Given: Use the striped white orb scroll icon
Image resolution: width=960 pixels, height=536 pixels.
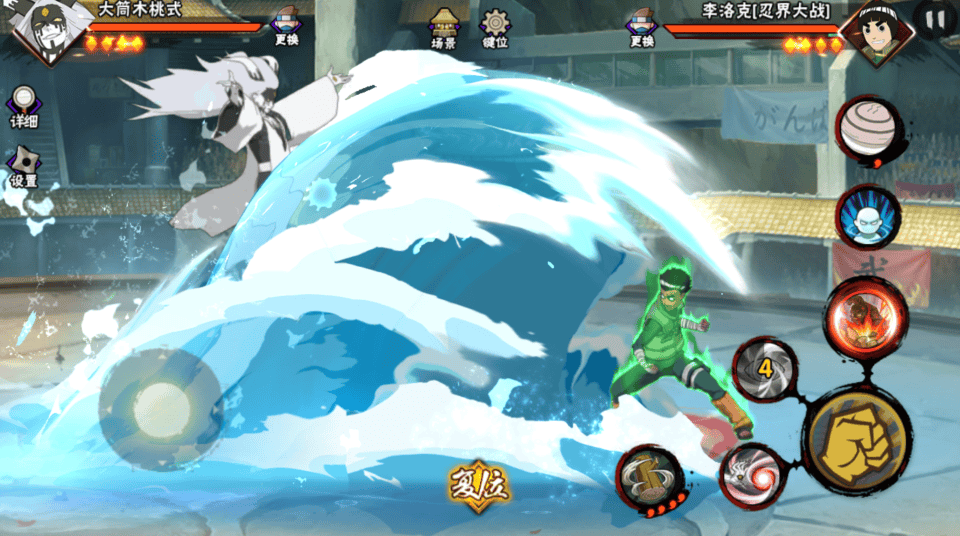Looking at the screenshot, I should click(867, 130).
